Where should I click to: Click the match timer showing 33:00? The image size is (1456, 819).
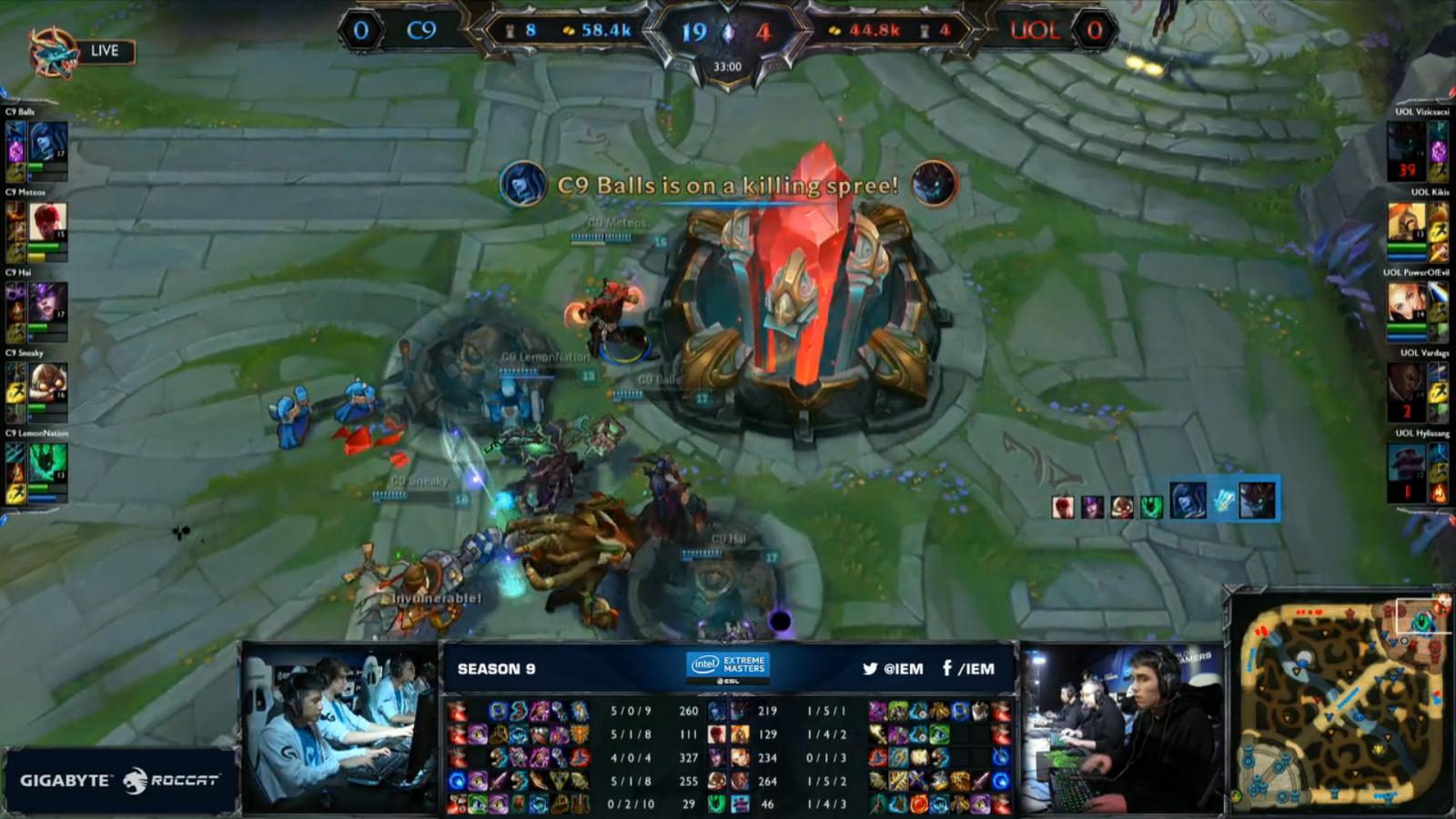(x=728, y=66)
